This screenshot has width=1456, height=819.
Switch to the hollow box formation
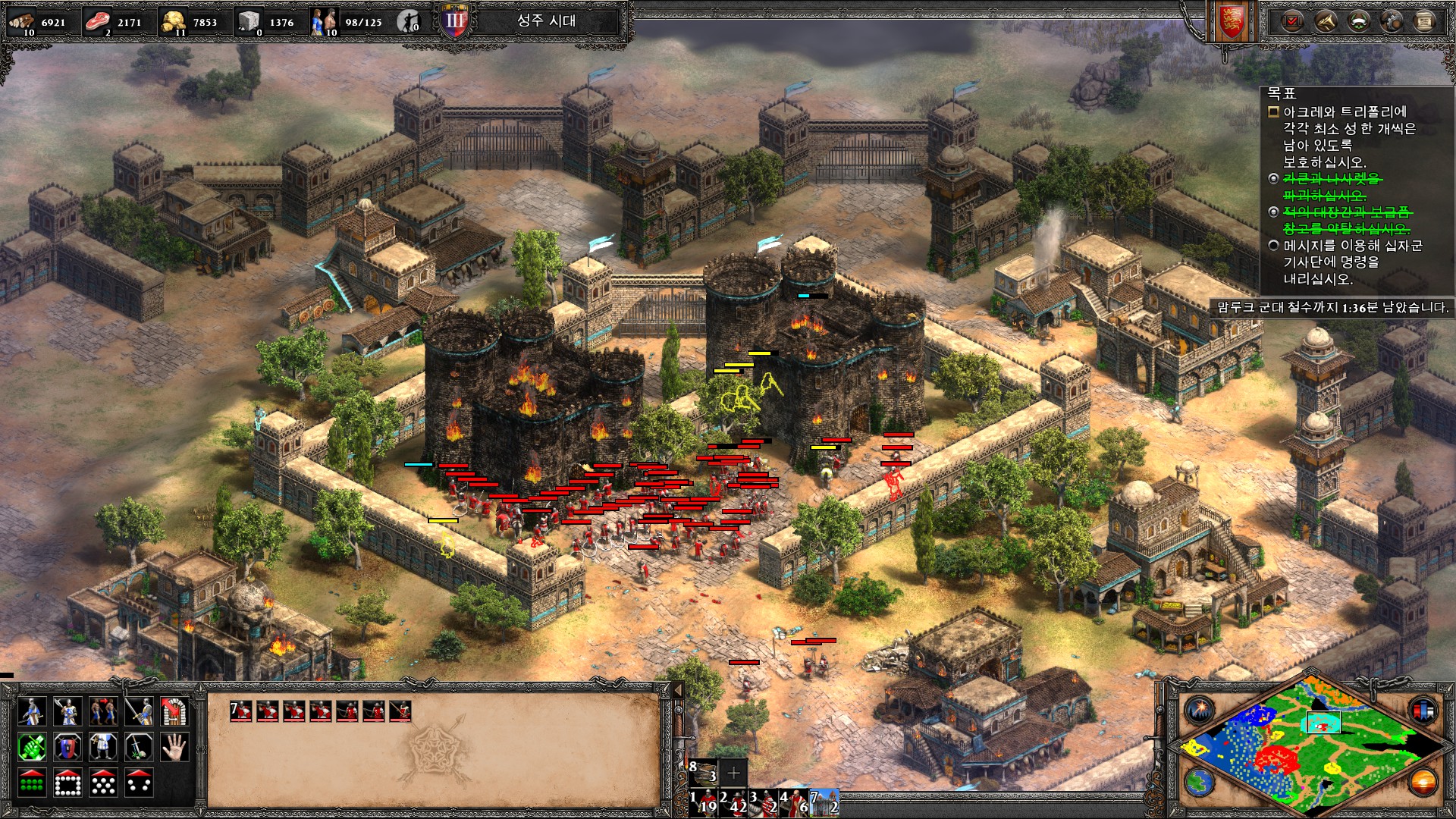tap(67, 783)
